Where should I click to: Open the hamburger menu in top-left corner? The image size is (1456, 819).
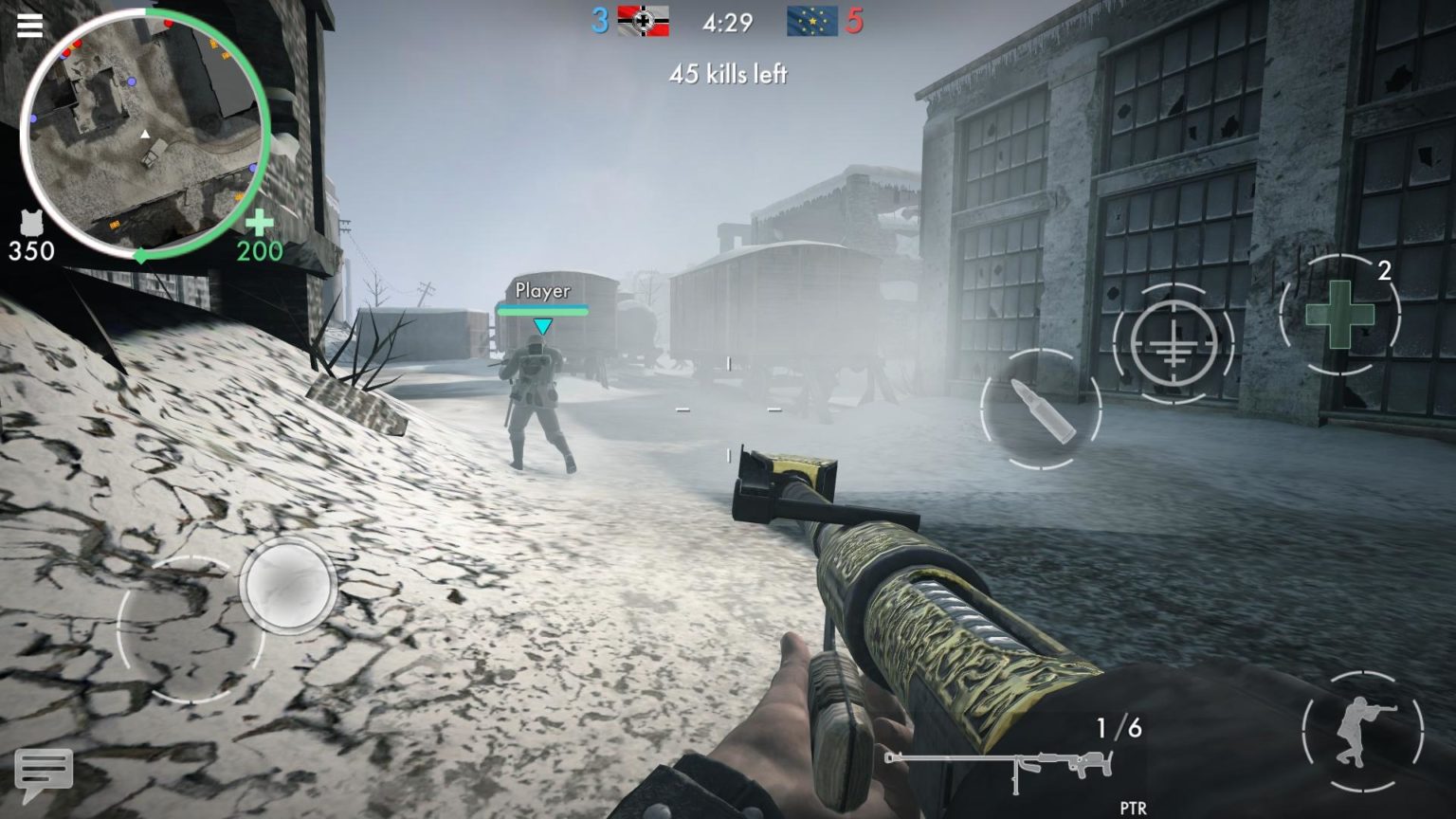29,24
